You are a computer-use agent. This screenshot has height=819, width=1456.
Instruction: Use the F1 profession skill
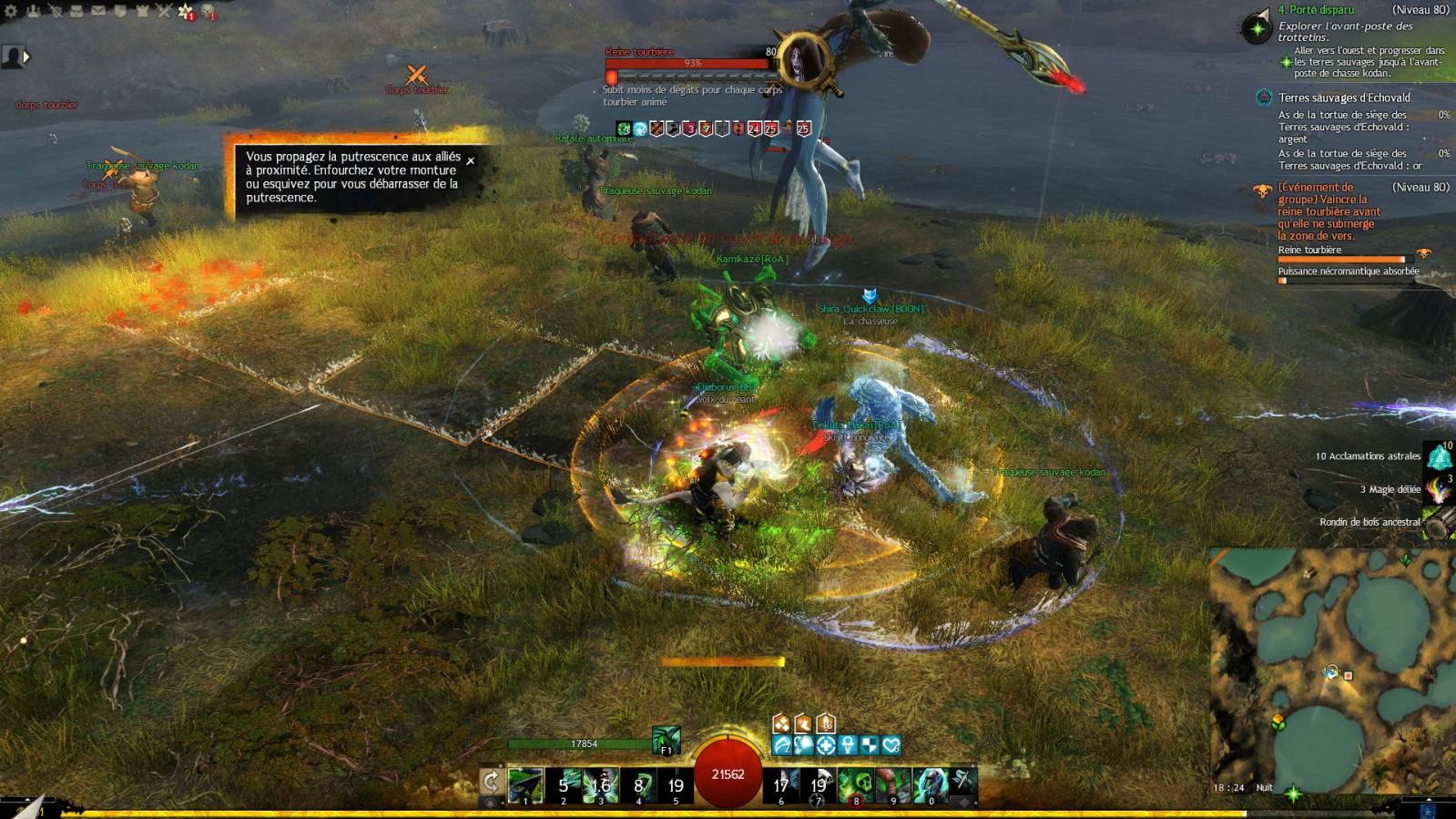(x=666, y=740)
